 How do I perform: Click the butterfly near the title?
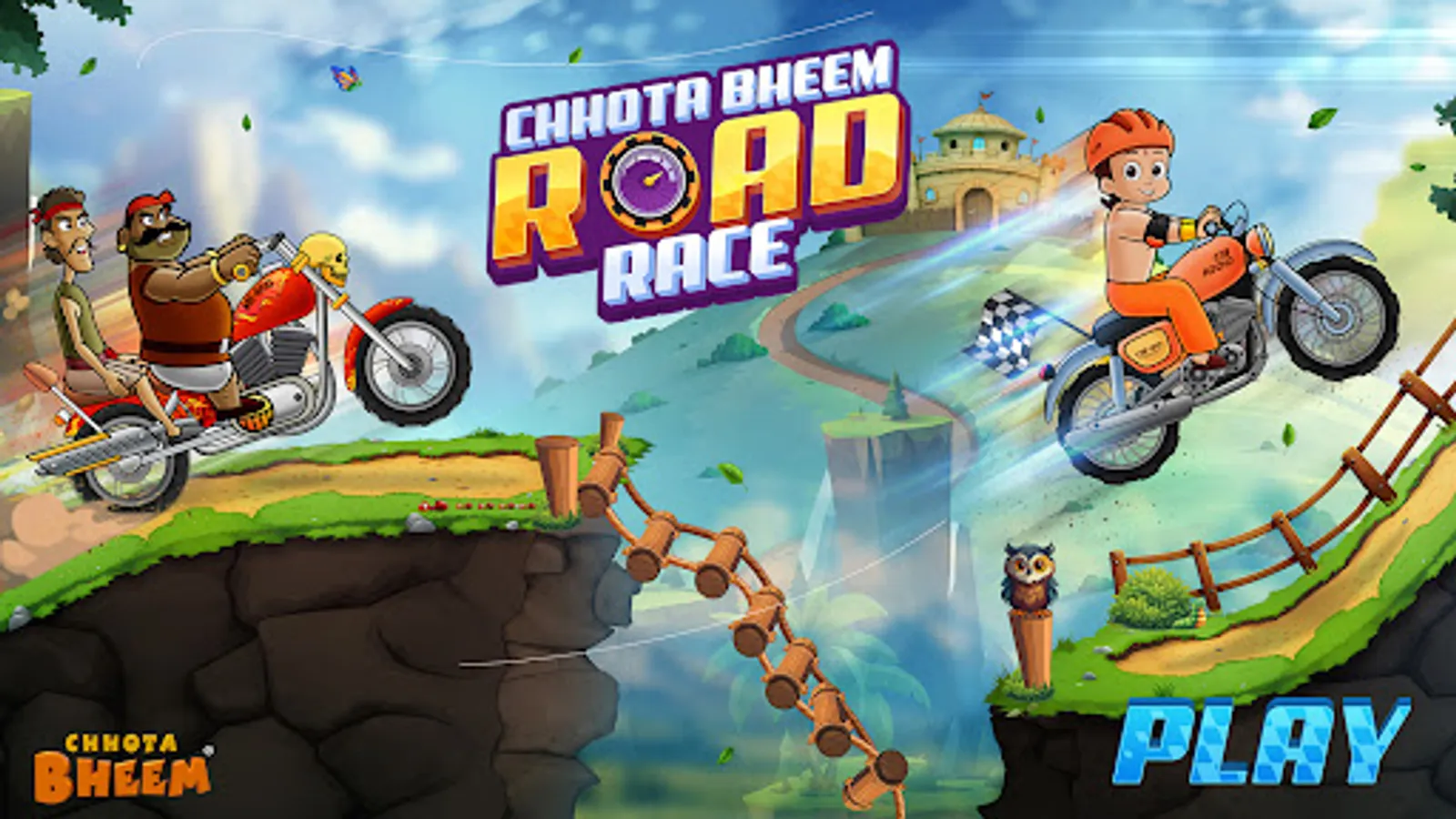tap(344, 79)
